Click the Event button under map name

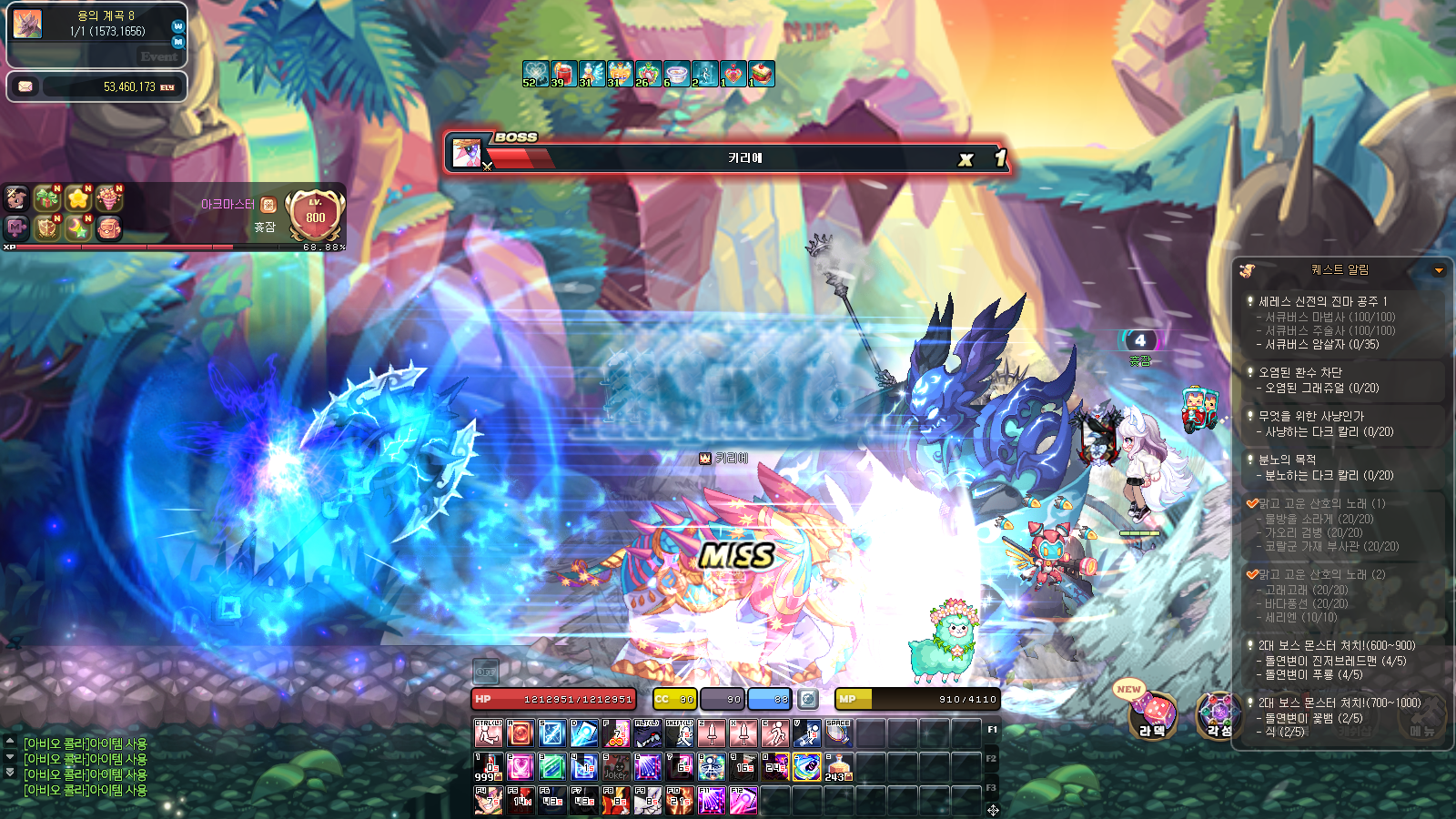point(158,56)
